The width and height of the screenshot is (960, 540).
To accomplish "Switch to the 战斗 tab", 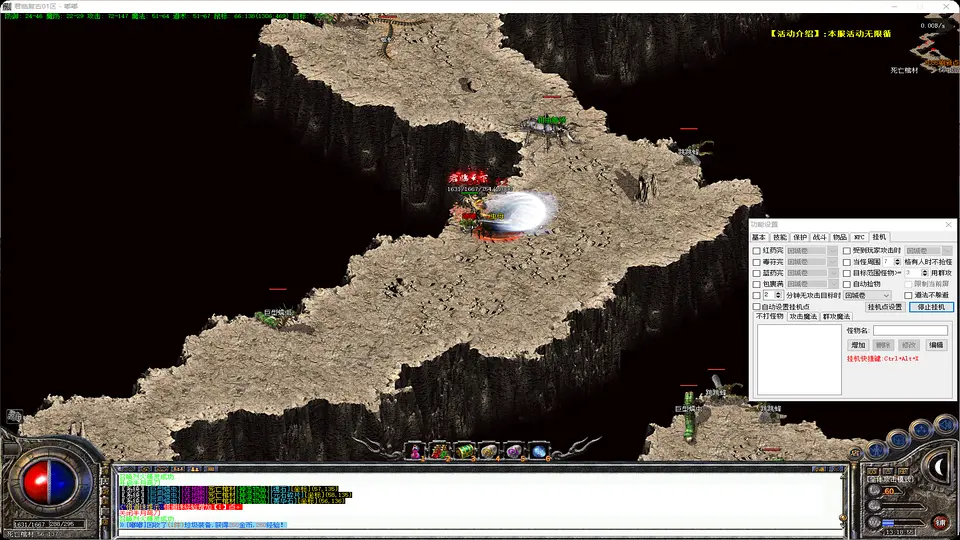I will 819,237.
